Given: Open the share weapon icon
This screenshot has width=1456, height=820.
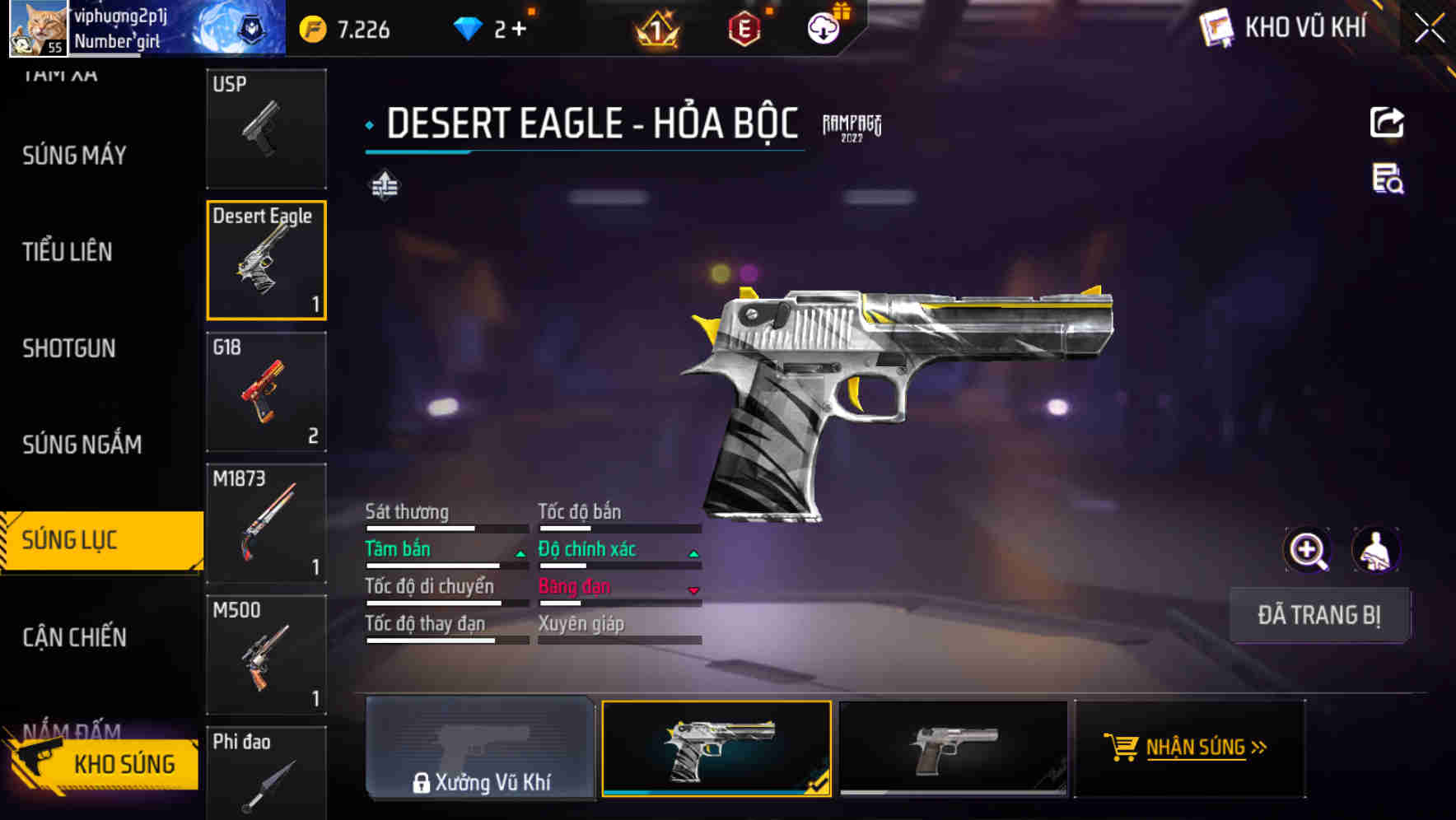Looking at the screenshot, I should [x=1387, y=122].
